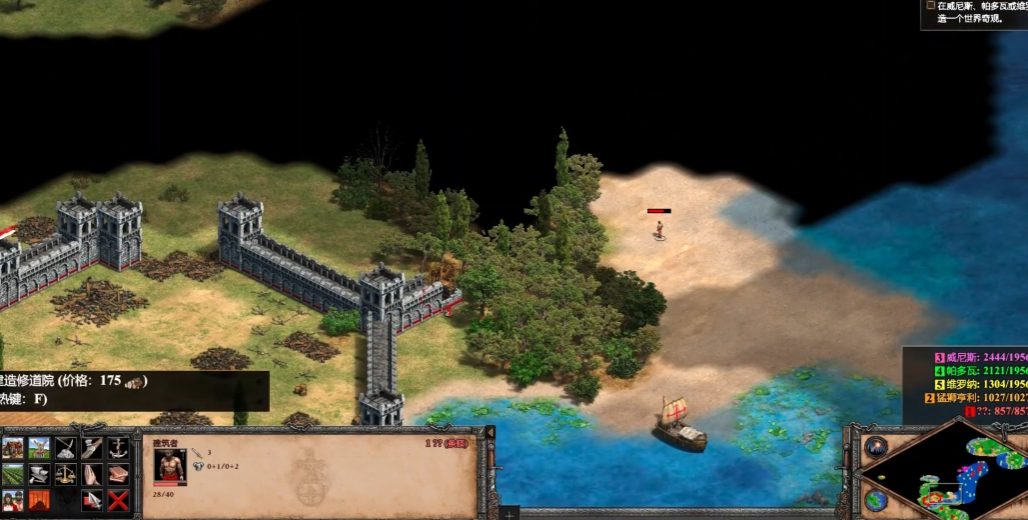Image resolution: width=1028 pixels, height=520 pixels.
Task: Build a market with the scales icon
Action: click(66, 474)
